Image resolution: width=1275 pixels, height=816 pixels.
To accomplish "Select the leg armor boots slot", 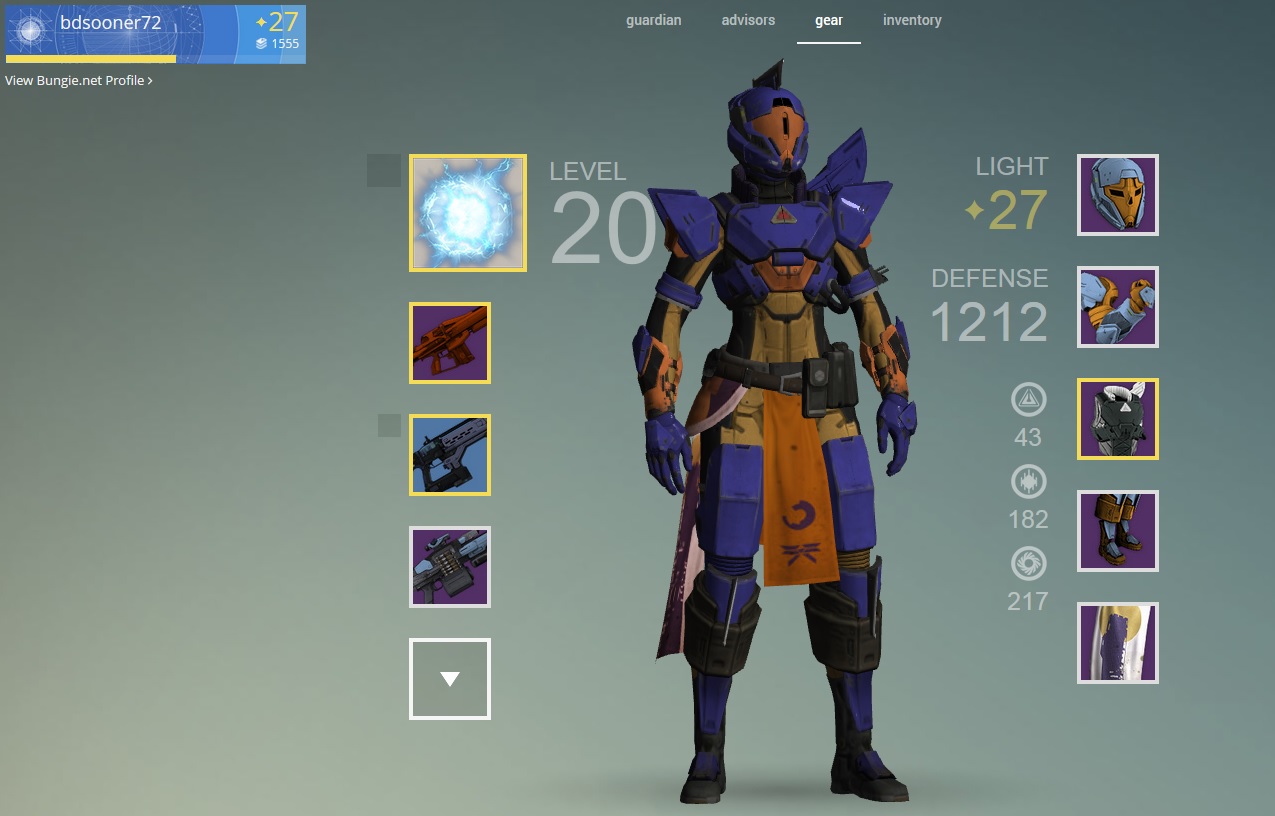I will click(1118, 531).
